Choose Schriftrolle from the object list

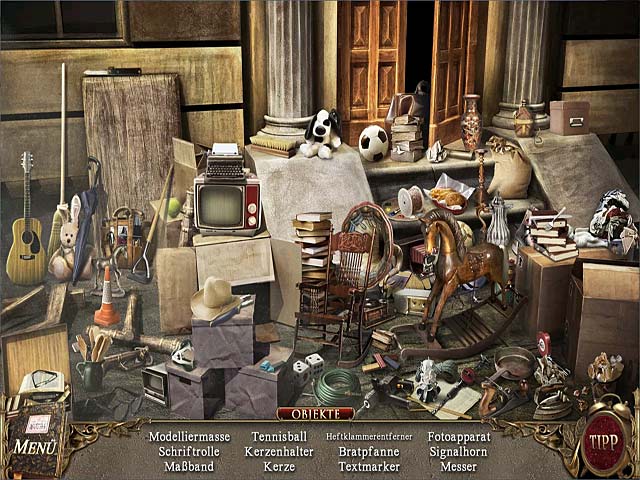point(189,452)
